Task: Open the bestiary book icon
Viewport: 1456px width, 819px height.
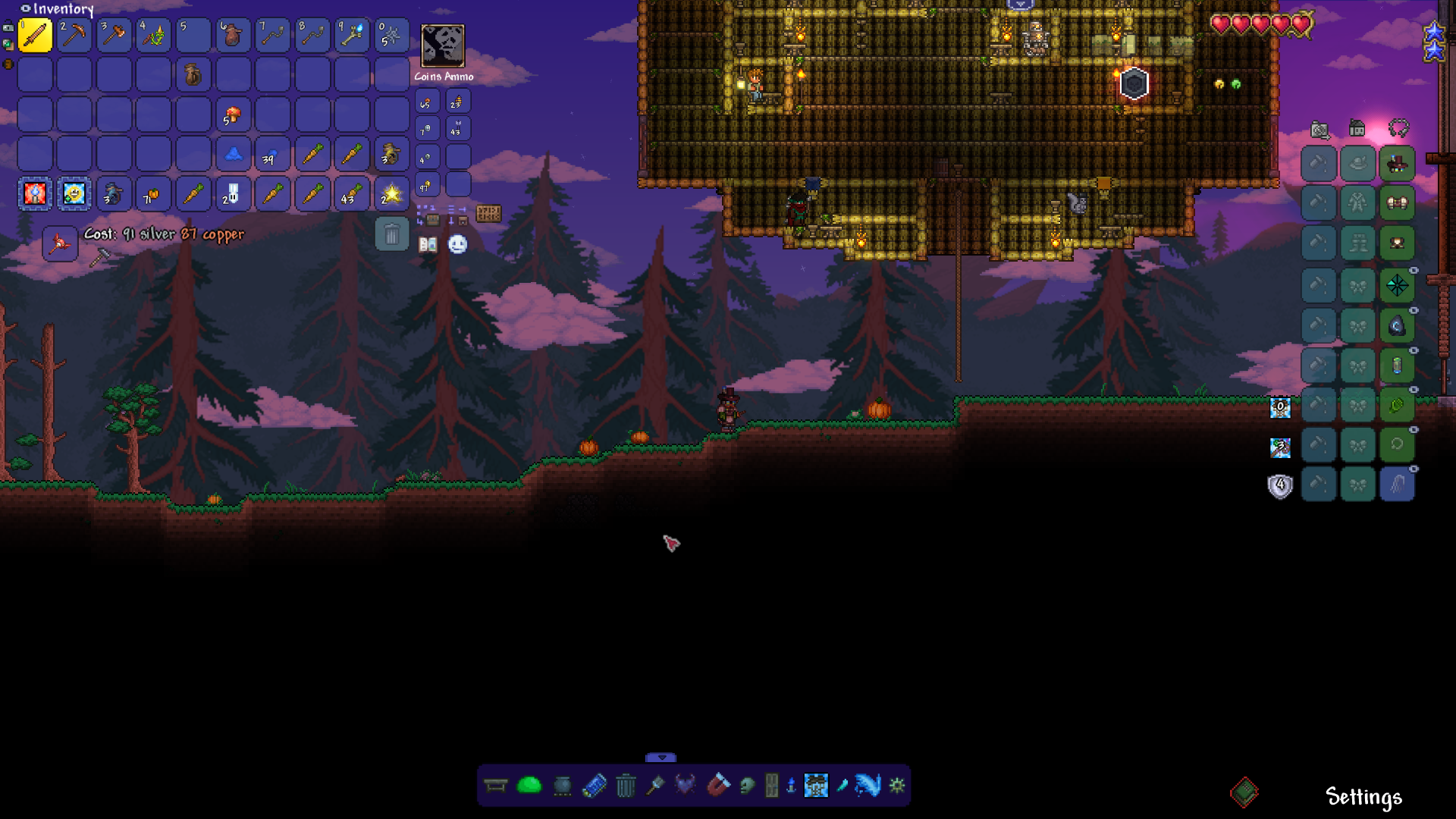Action: [428, 244]
